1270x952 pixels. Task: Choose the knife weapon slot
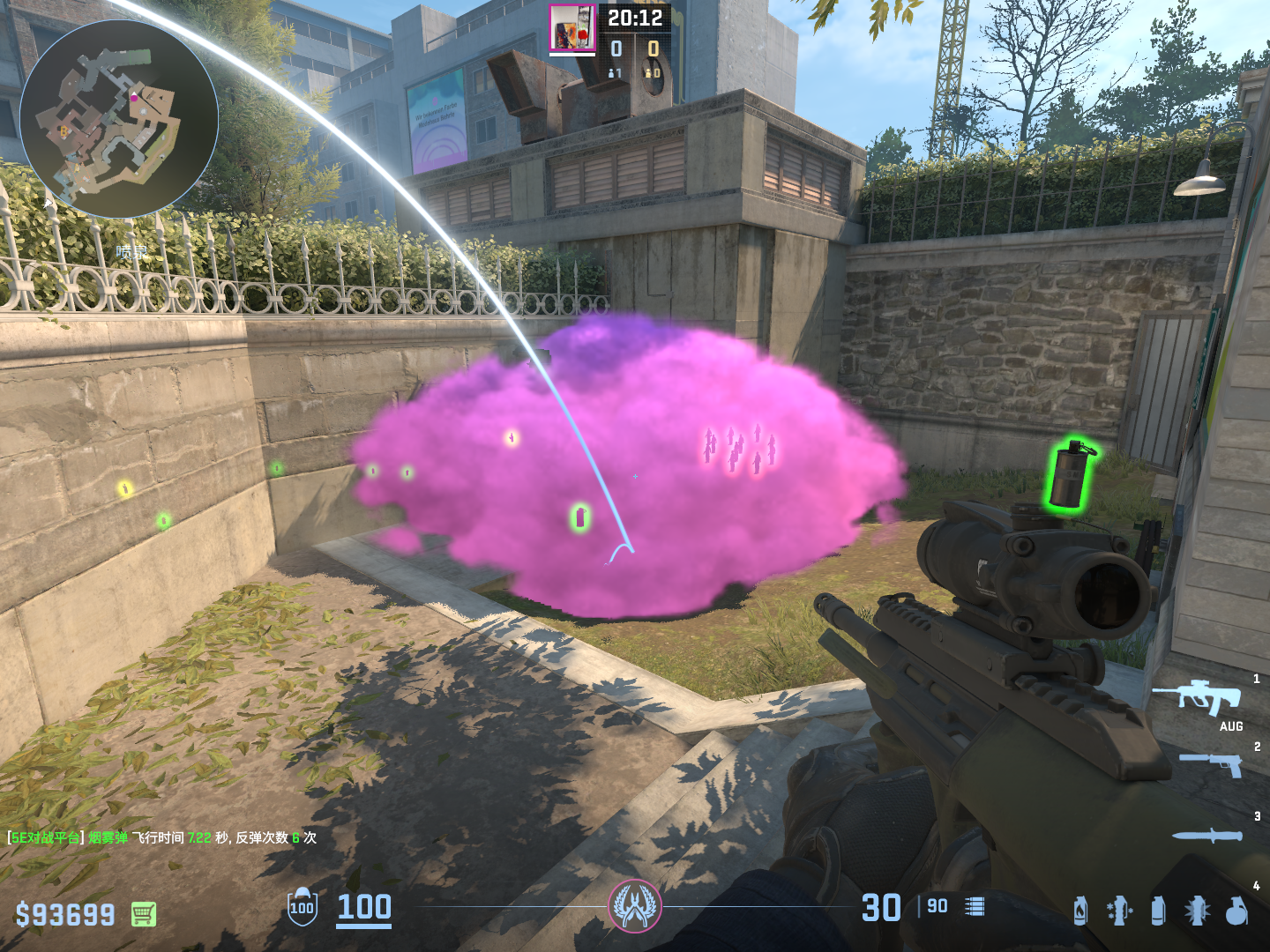pyautogui.click(x=1206, y=835)
